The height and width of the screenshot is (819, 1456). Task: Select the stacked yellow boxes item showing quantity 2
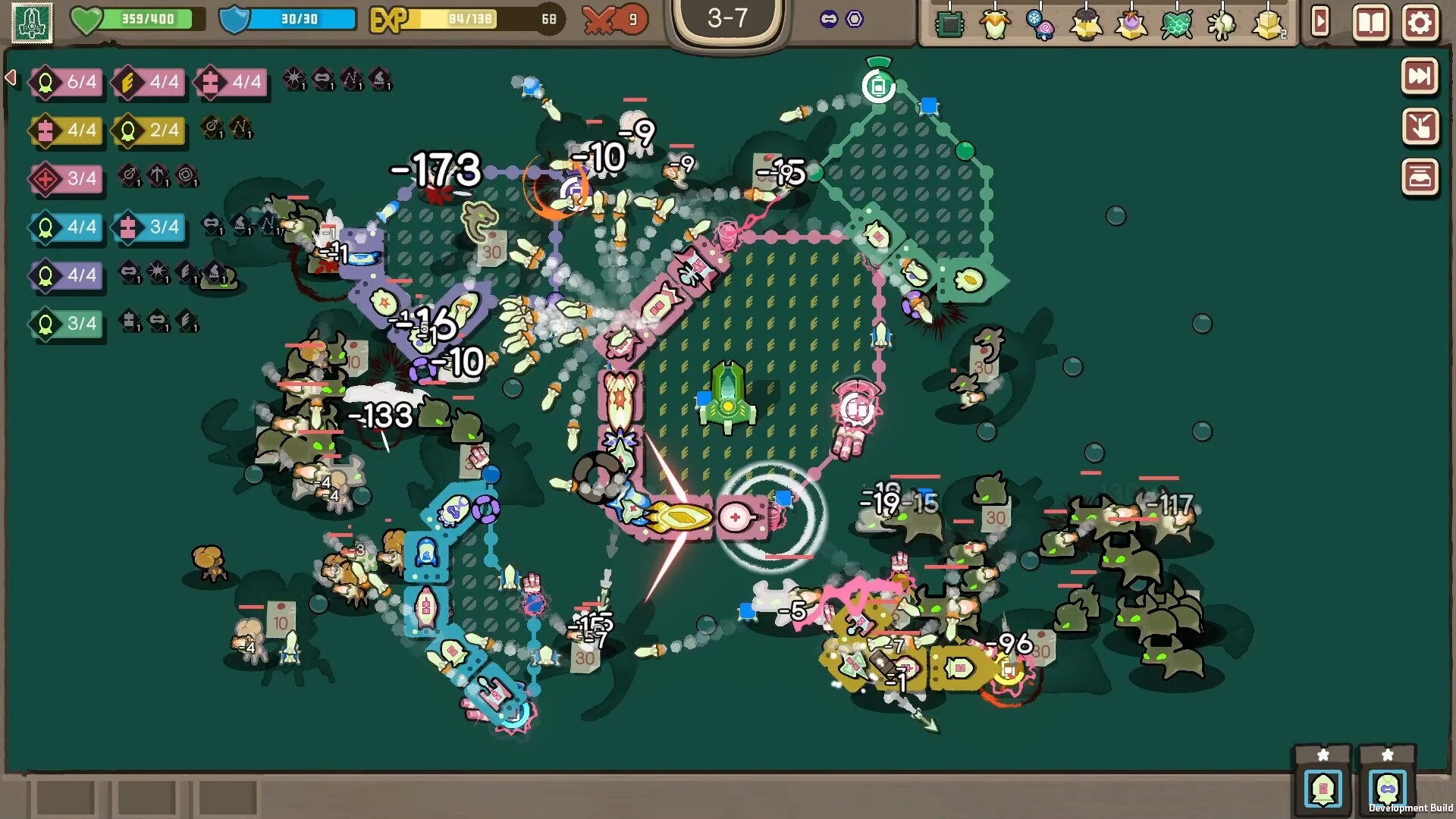tap(1265, 25)
